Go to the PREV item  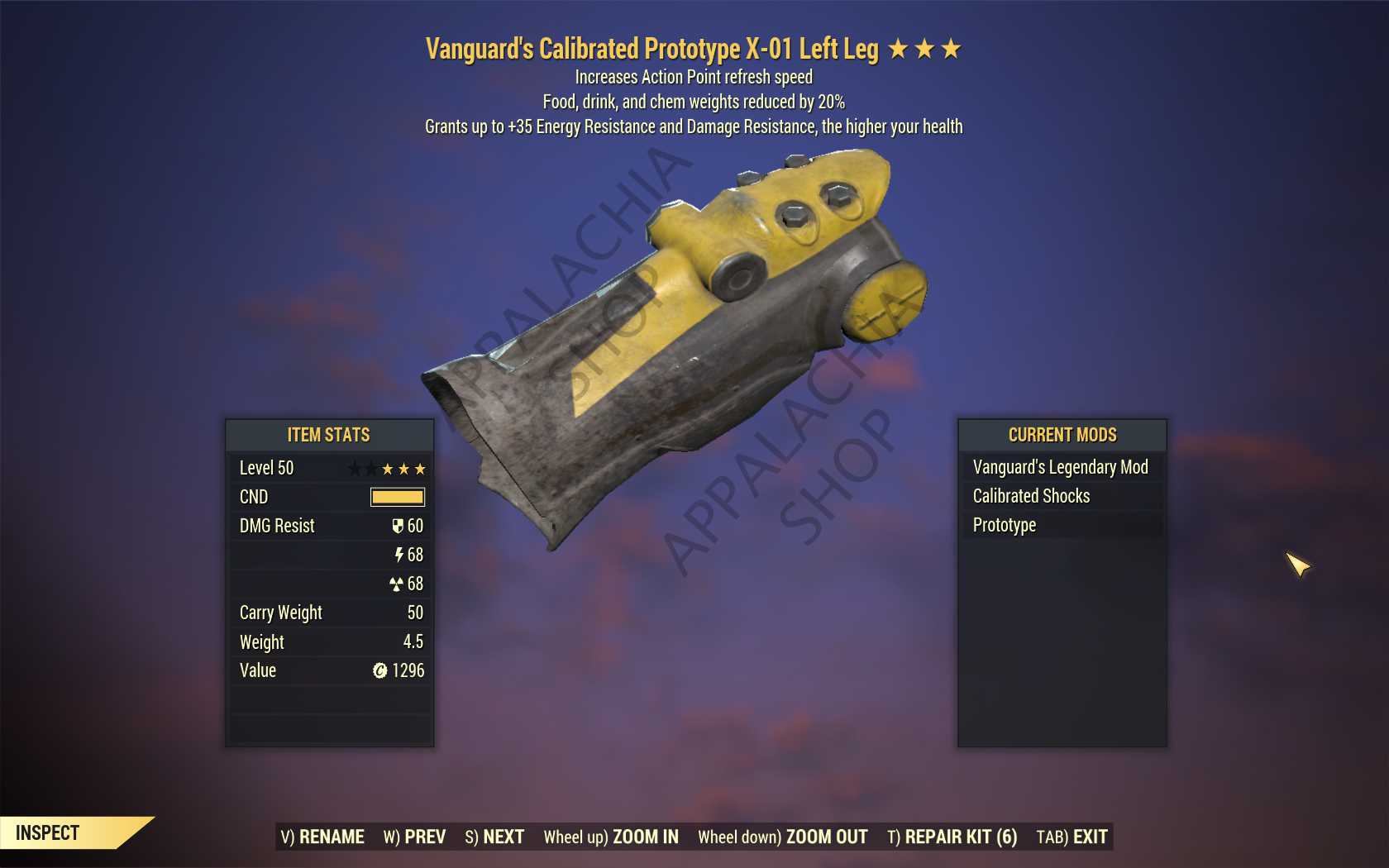(x=414, y=837)
